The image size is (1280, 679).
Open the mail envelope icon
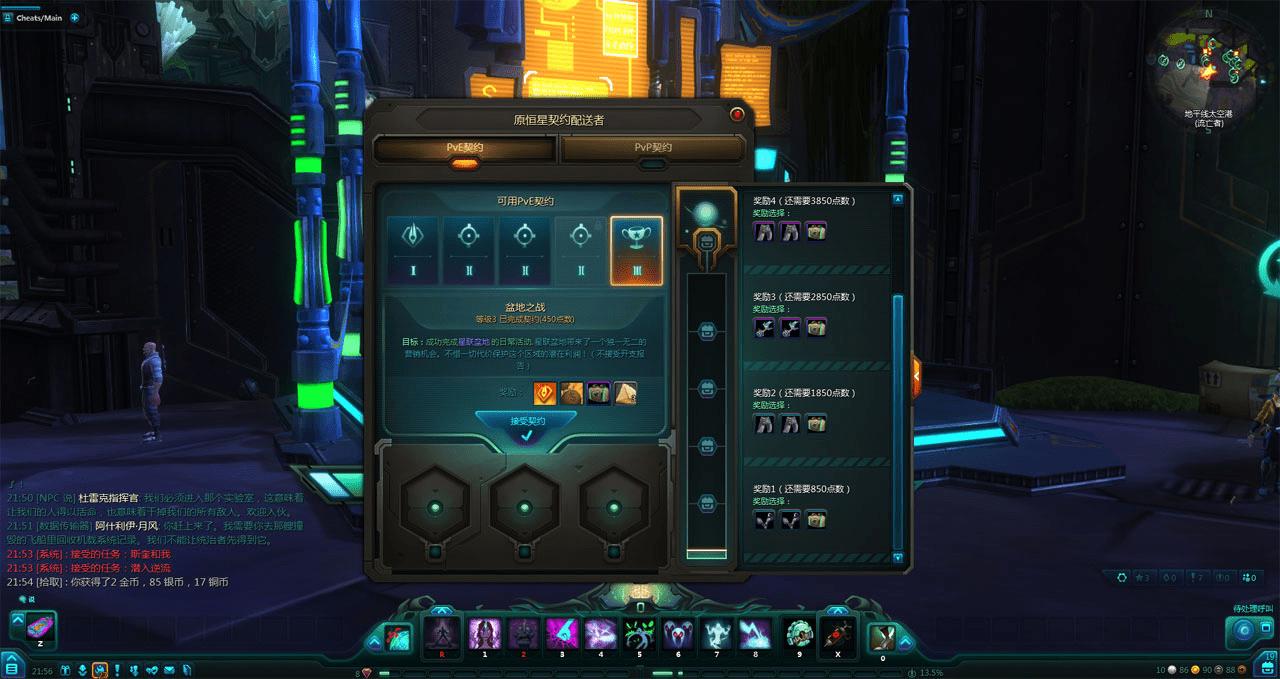pos(169,669)
